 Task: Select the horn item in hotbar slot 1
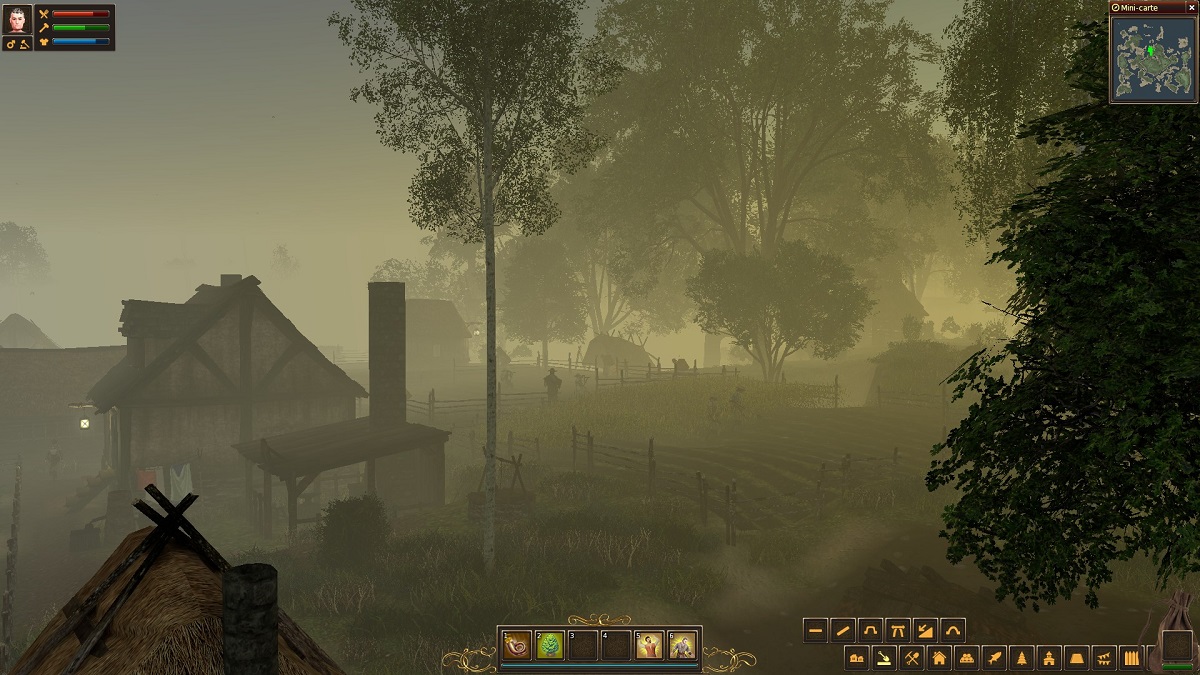(x=518, y=645)
